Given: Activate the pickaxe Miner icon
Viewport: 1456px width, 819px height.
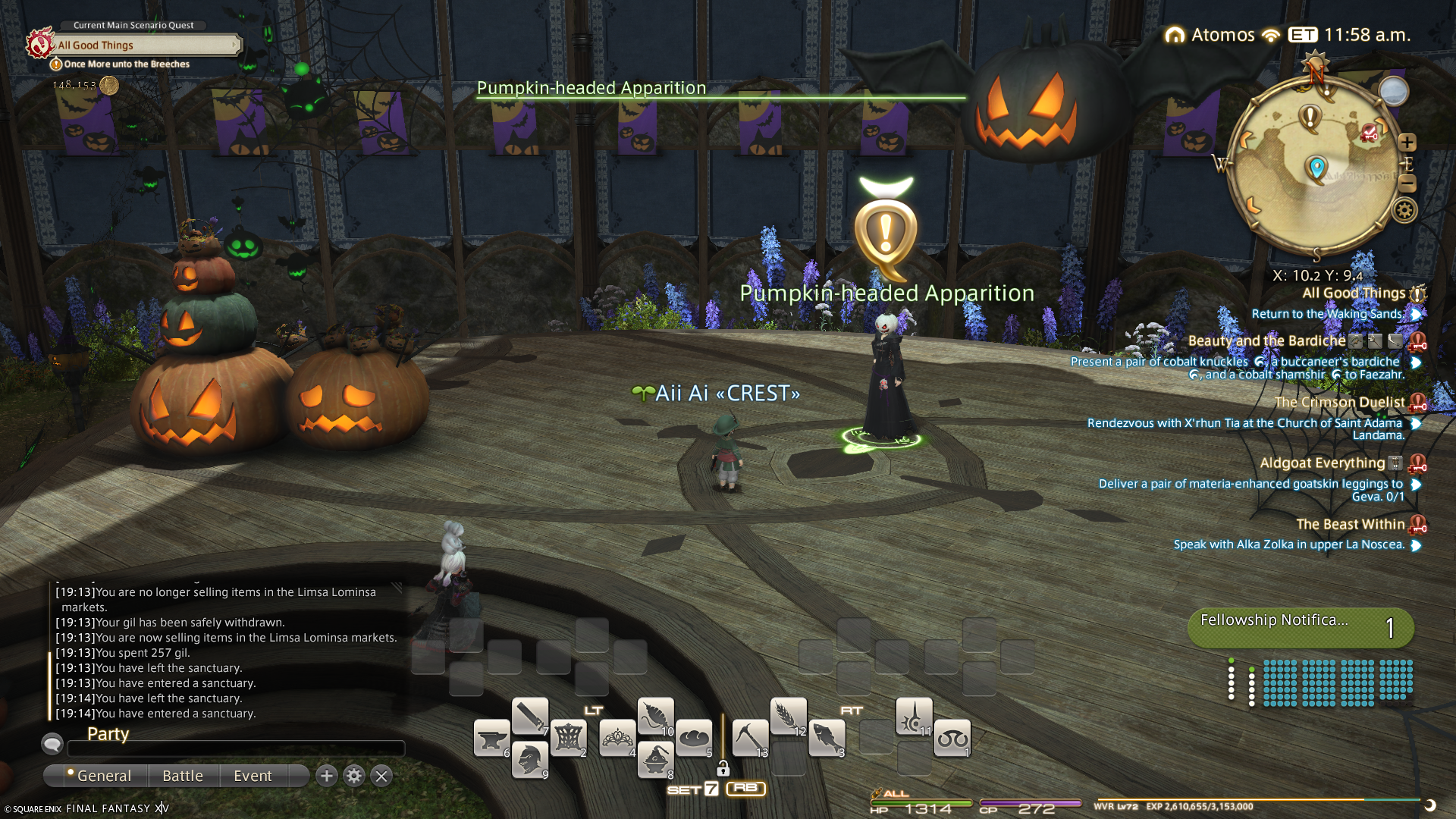Looking at the screenshot, I should point(750,739).
